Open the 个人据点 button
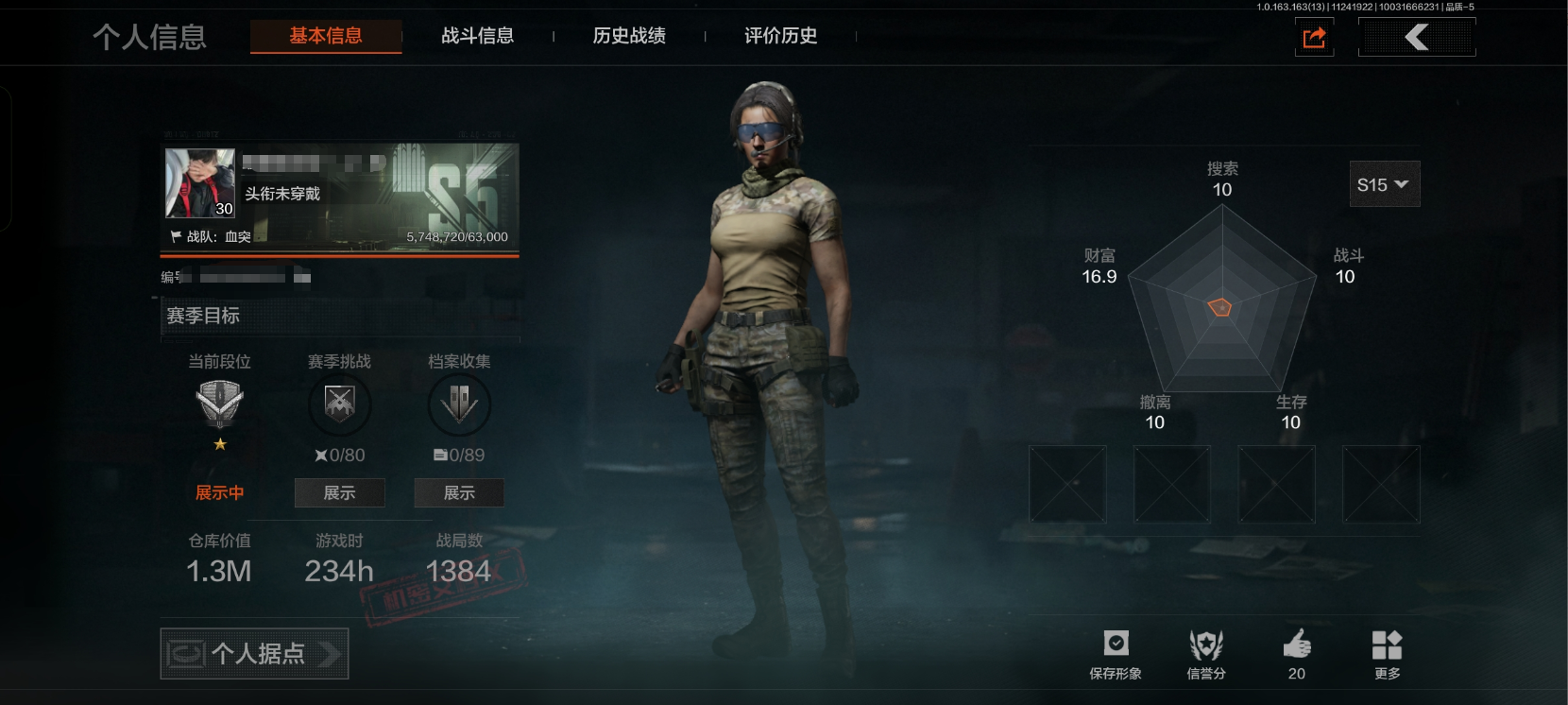 click(x=254, y=653)
